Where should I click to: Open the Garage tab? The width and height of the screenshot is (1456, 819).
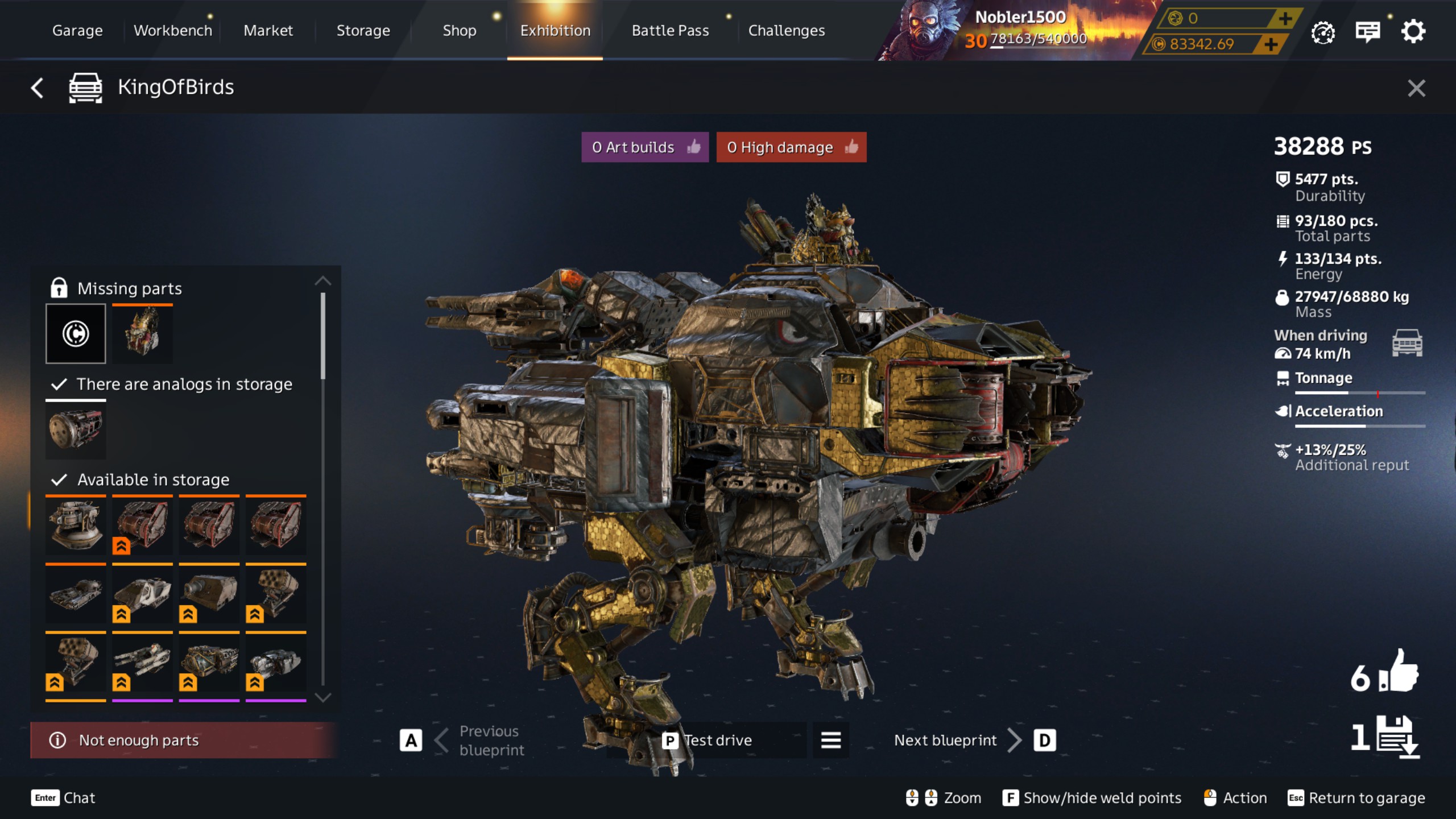coord(77,31)
